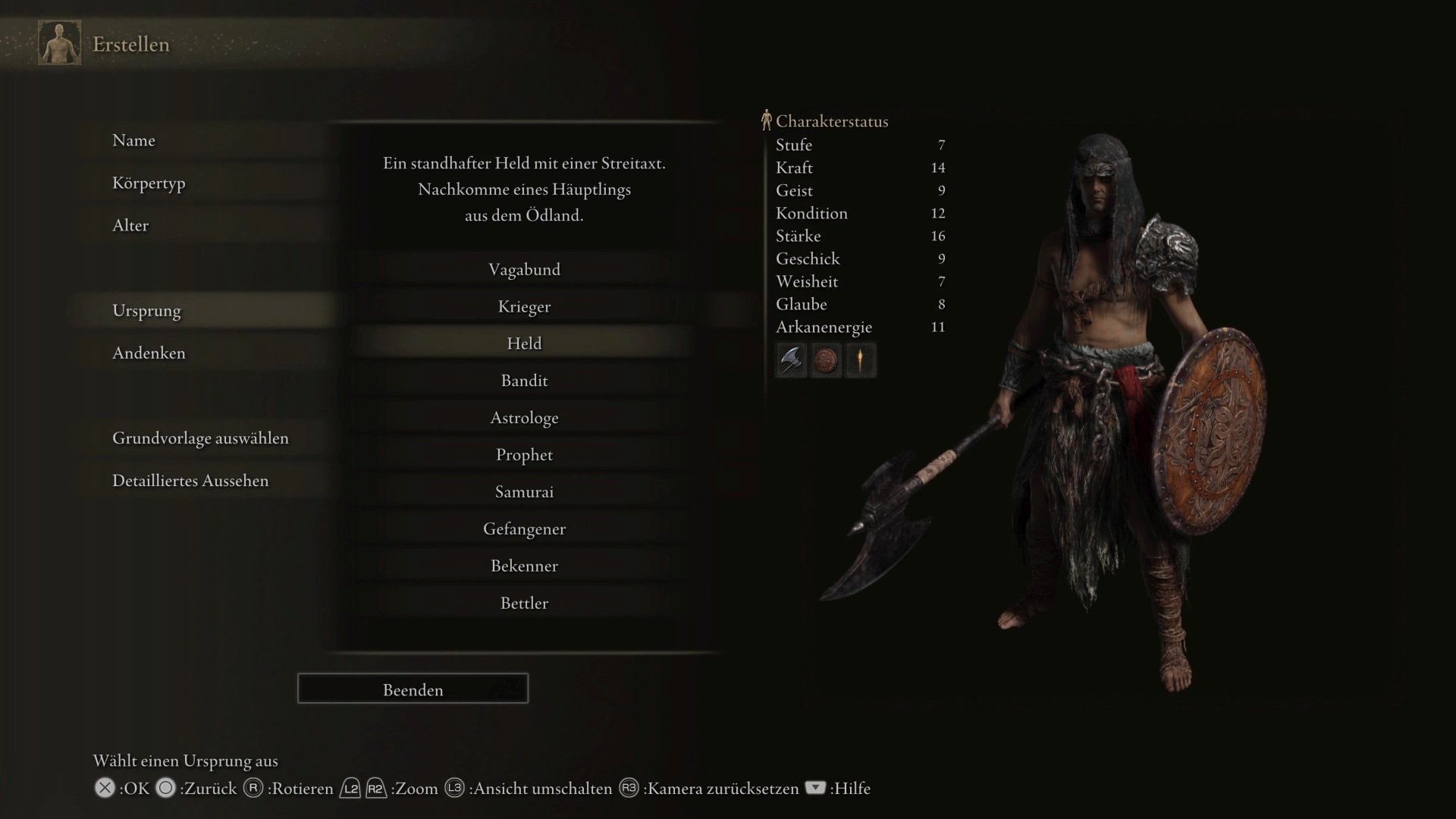The width and height of the screenshot is (1456, 819).
Task: Pick the Krieger class
Action: [524, 306]
